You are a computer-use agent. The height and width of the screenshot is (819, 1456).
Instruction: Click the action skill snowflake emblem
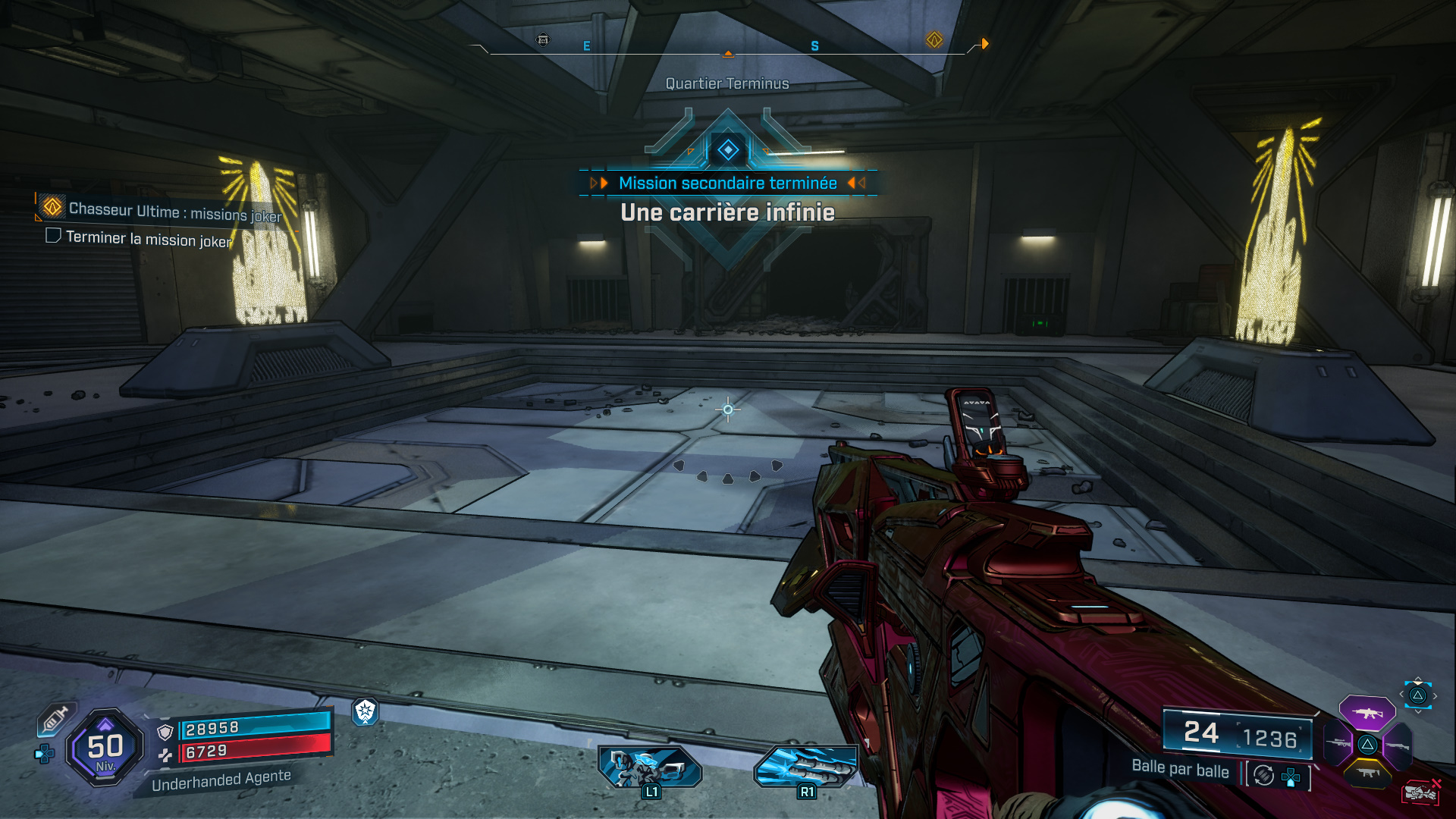366,714
